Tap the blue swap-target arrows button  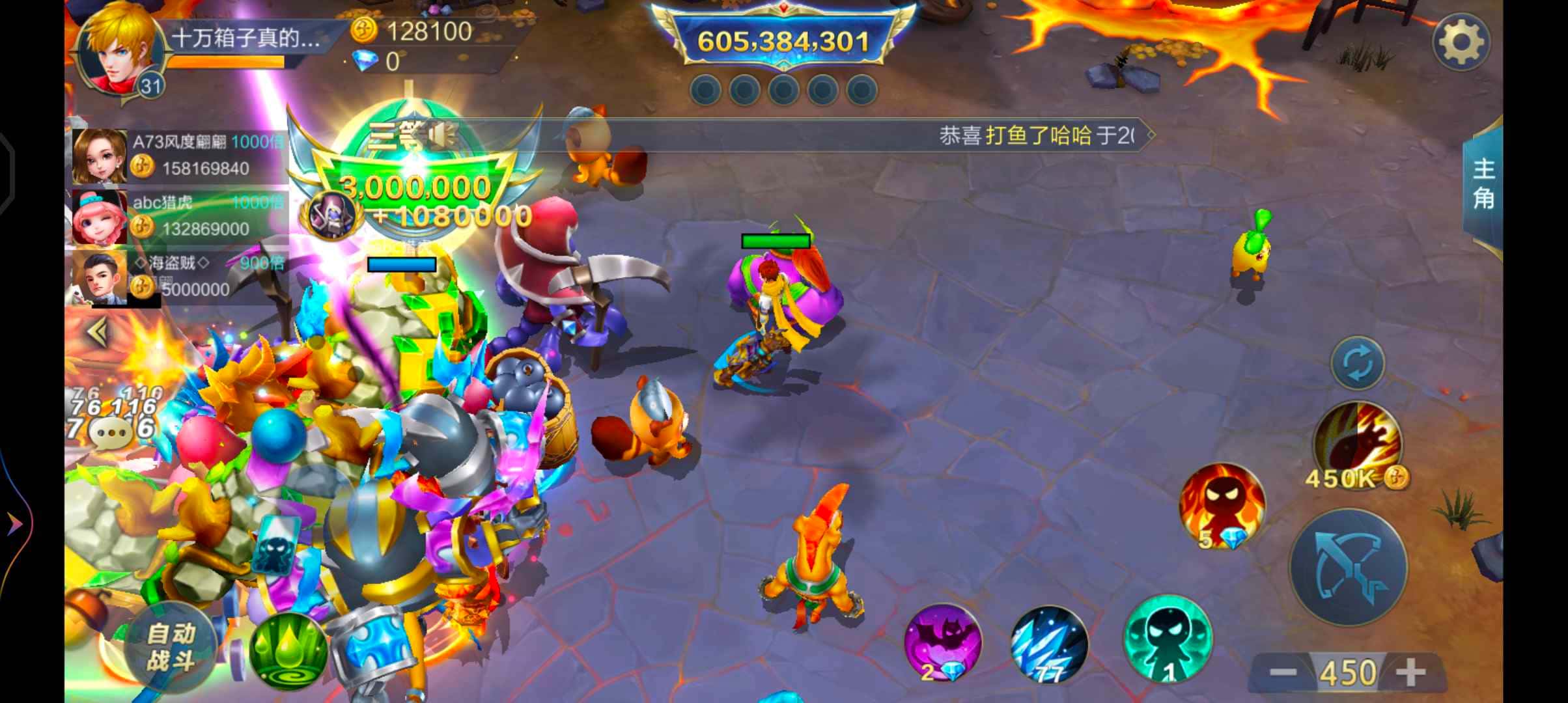tap(1358, 363)
